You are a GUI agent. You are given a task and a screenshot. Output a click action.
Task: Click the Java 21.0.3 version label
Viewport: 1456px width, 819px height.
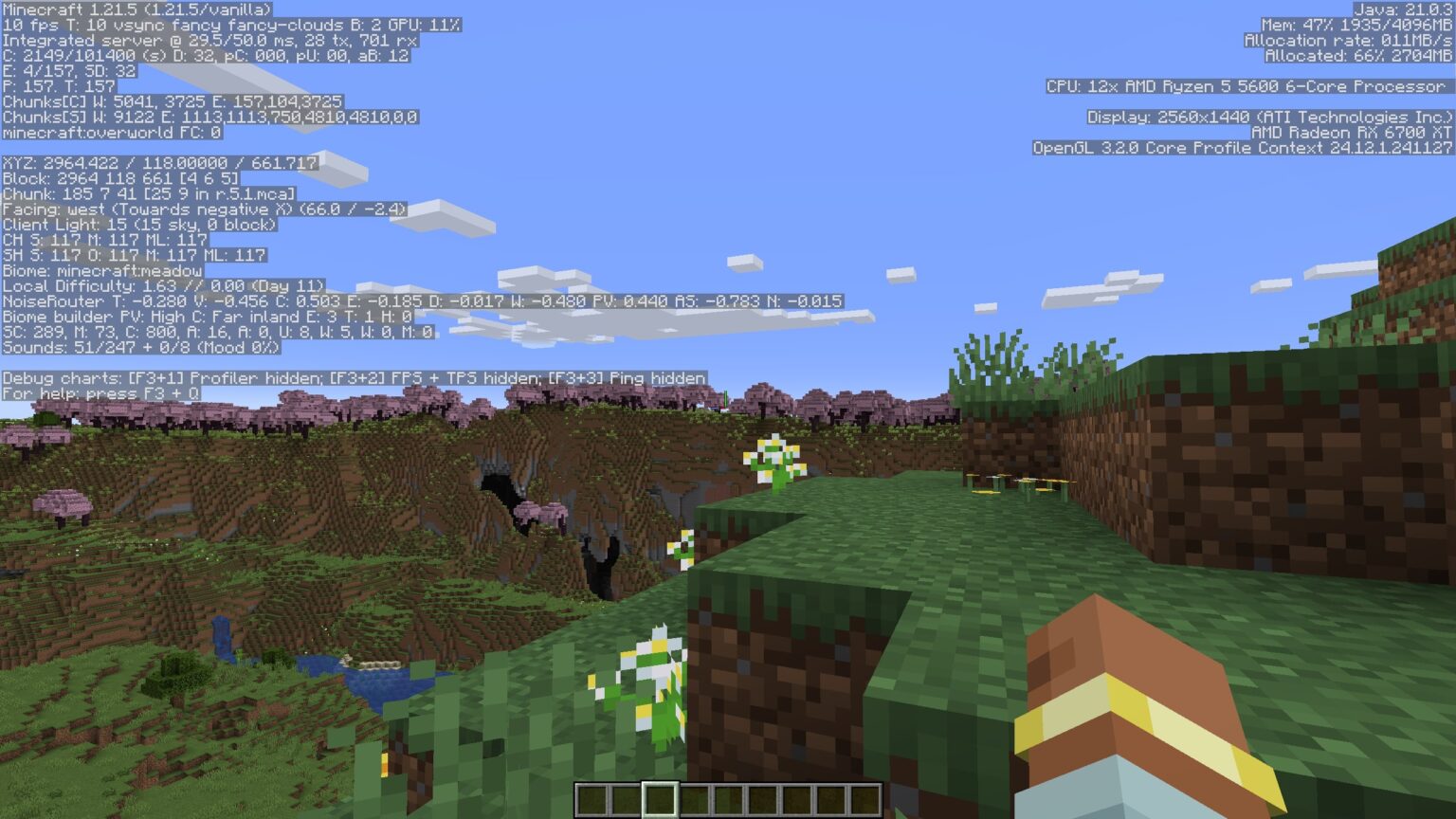[x=1403, y=8]
